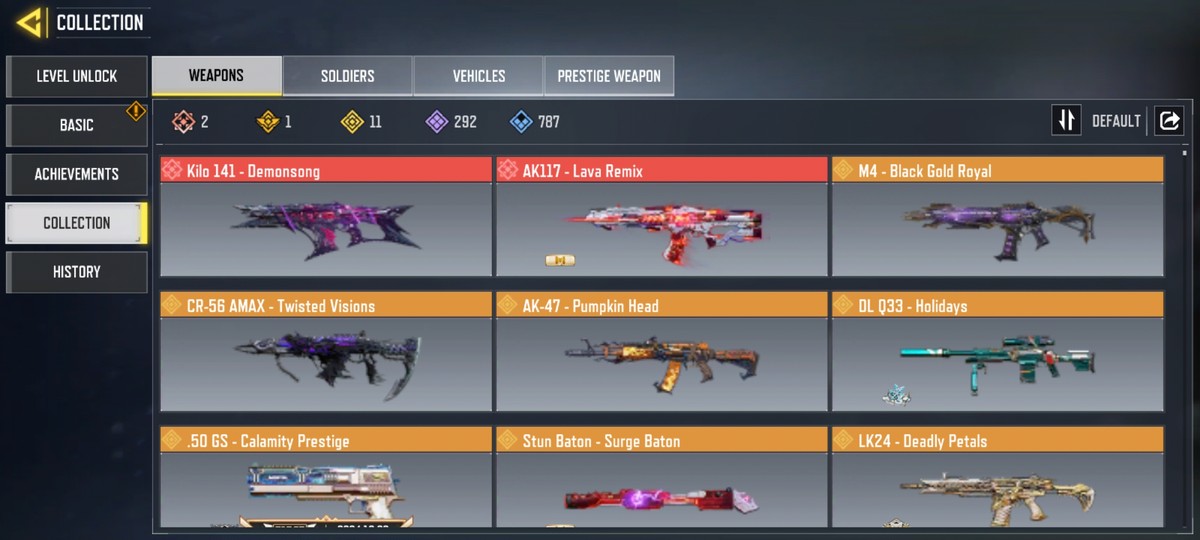1200x540 pixels.
Task: Open the Prestige Weapon tab
Action: [608, 76]
